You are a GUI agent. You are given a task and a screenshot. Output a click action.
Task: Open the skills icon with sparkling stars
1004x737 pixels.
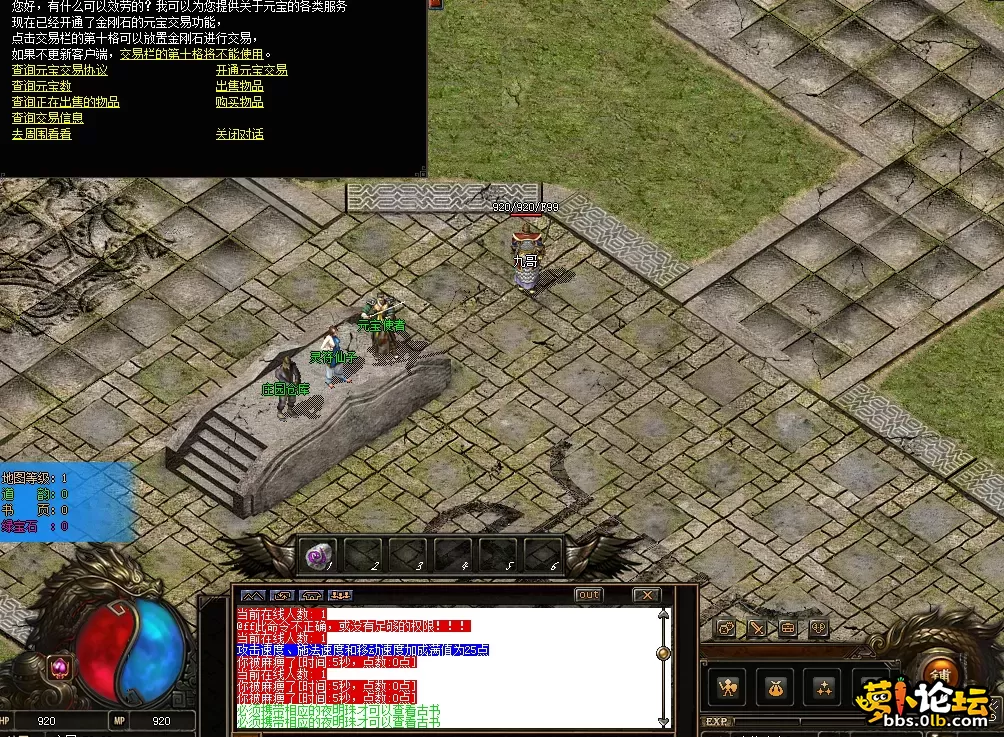point(823,687)
